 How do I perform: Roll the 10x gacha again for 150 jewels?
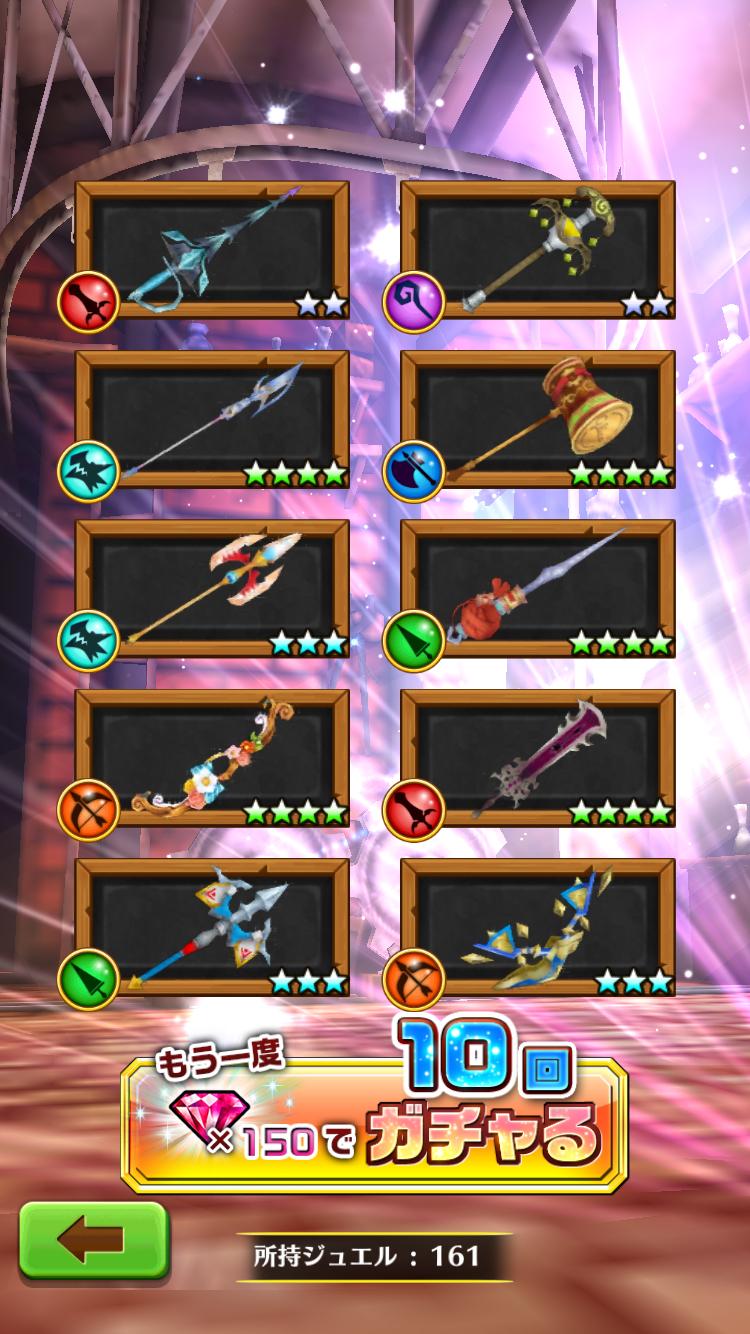click(x=374, y=1125)
